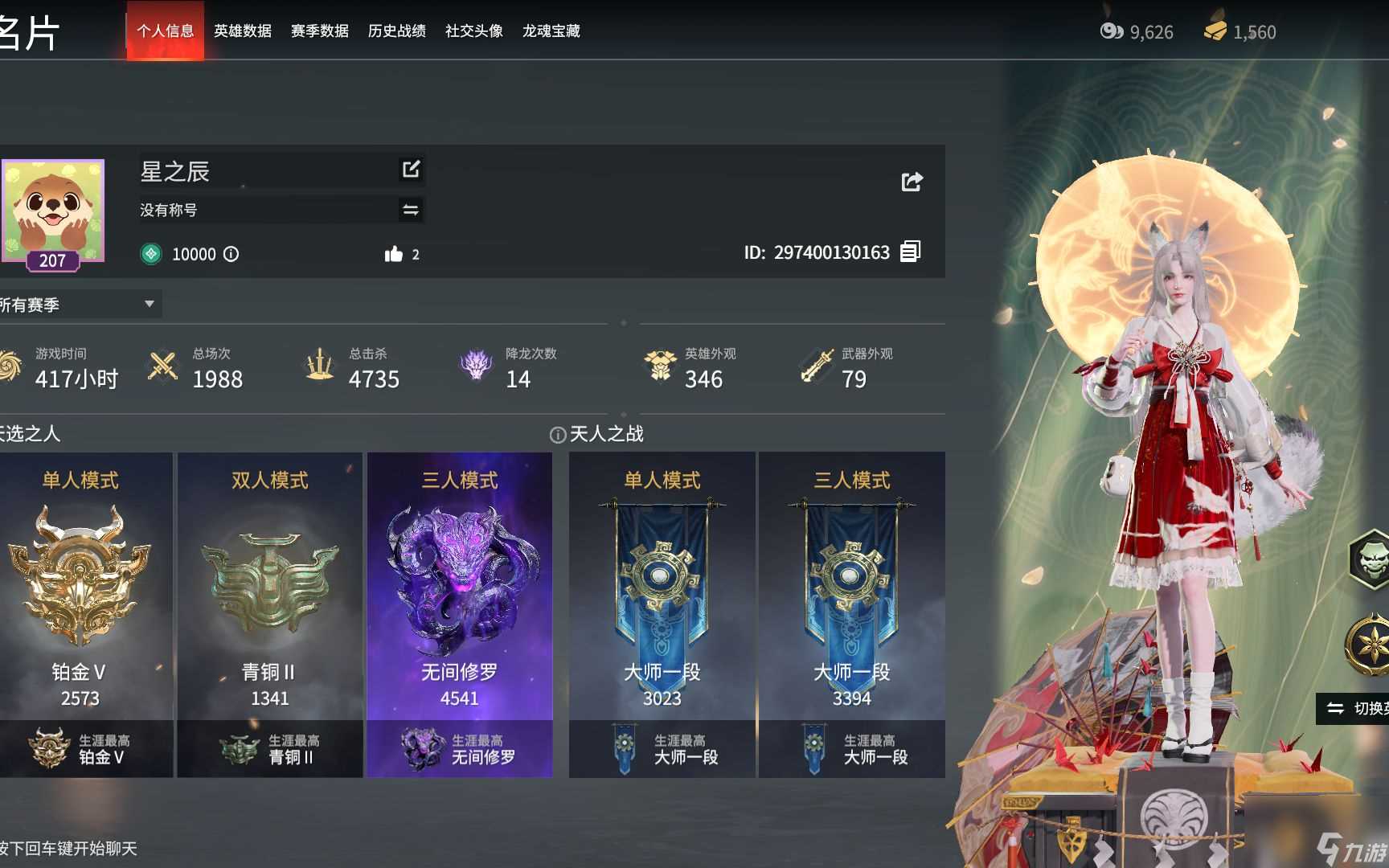Open the share icon on the profile card
1389x868 pixels.
(911, 181)
